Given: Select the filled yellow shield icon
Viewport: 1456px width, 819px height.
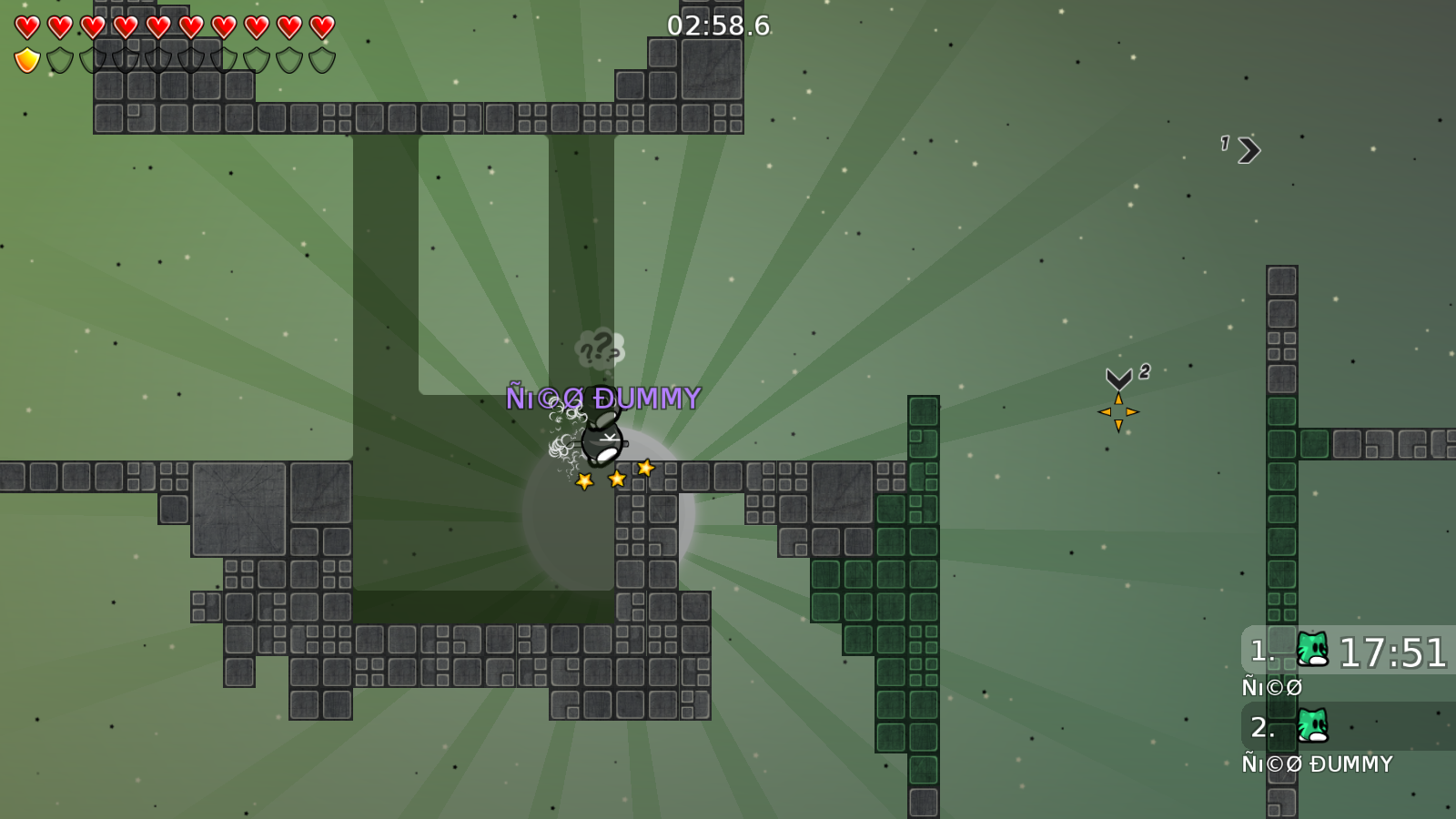Looking at the screenshot, I should 26,59.
